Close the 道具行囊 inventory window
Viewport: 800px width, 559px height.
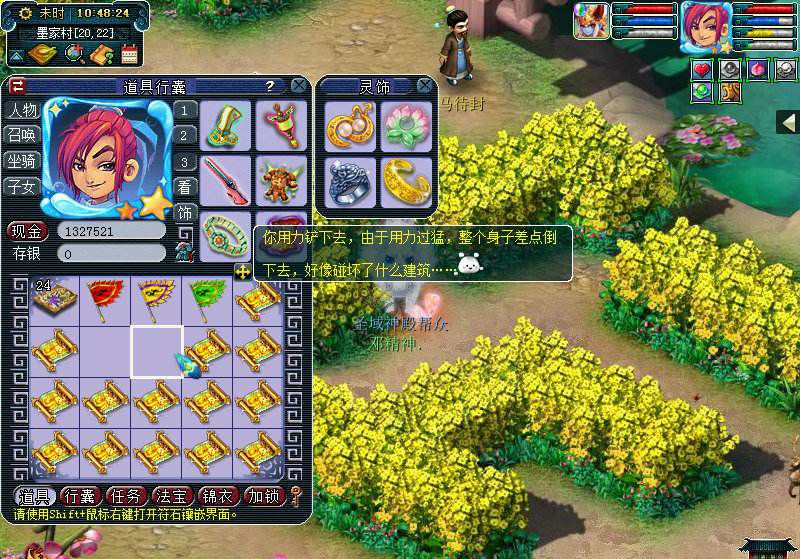298,86
